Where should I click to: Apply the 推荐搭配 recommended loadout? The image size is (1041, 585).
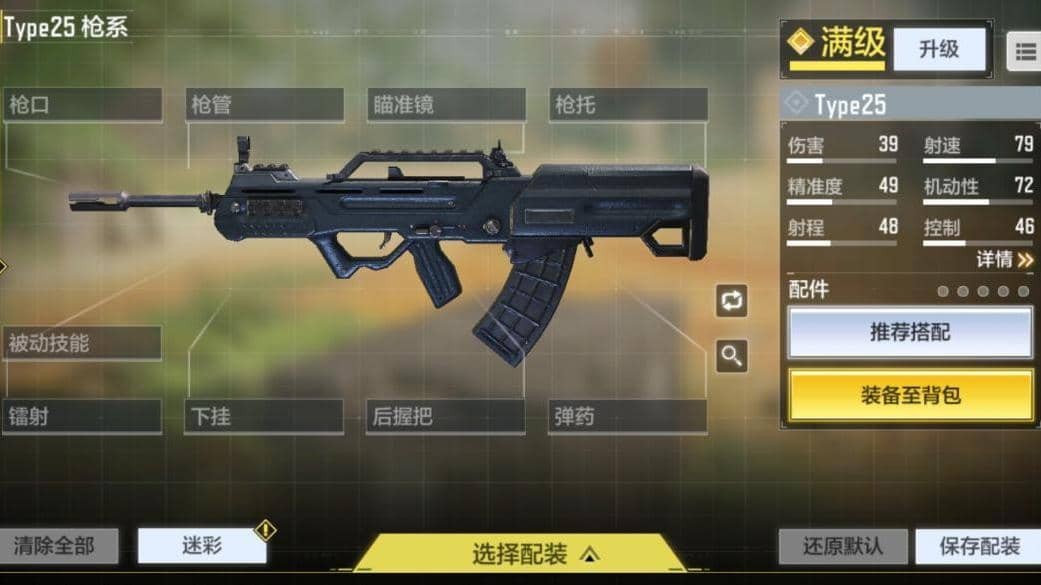(x=910, y=333)
